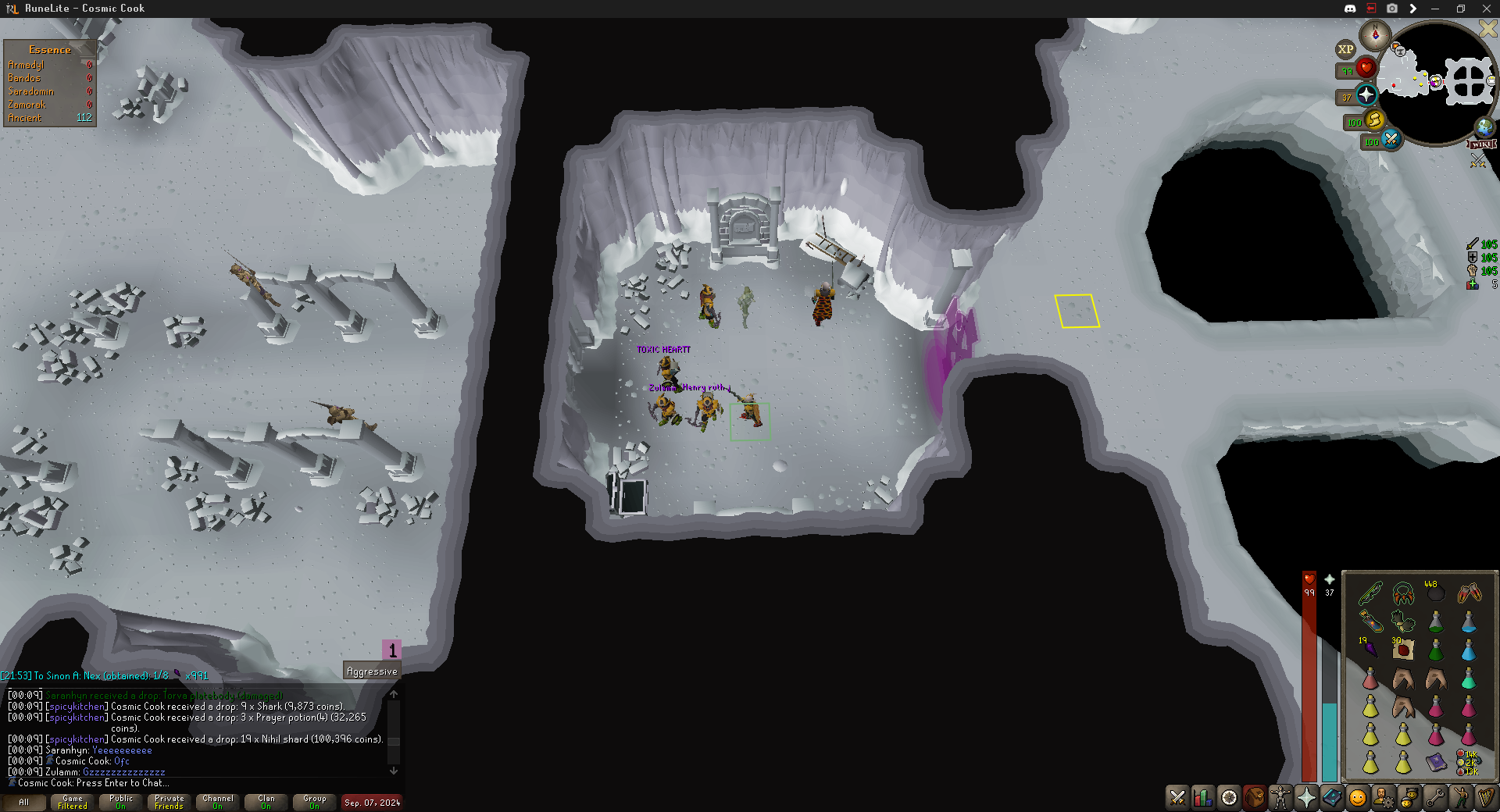Switch to the Combat Options tab
1500x812 pixels.
1177,797
